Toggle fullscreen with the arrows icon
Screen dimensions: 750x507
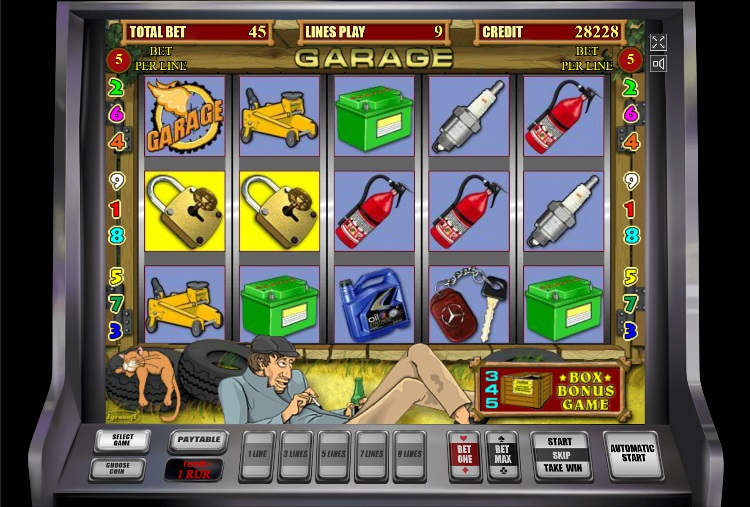coord(658,42)
